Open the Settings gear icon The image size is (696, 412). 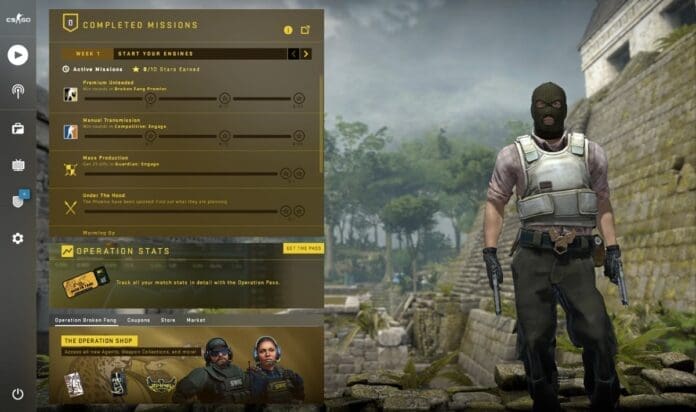point(17,238)
